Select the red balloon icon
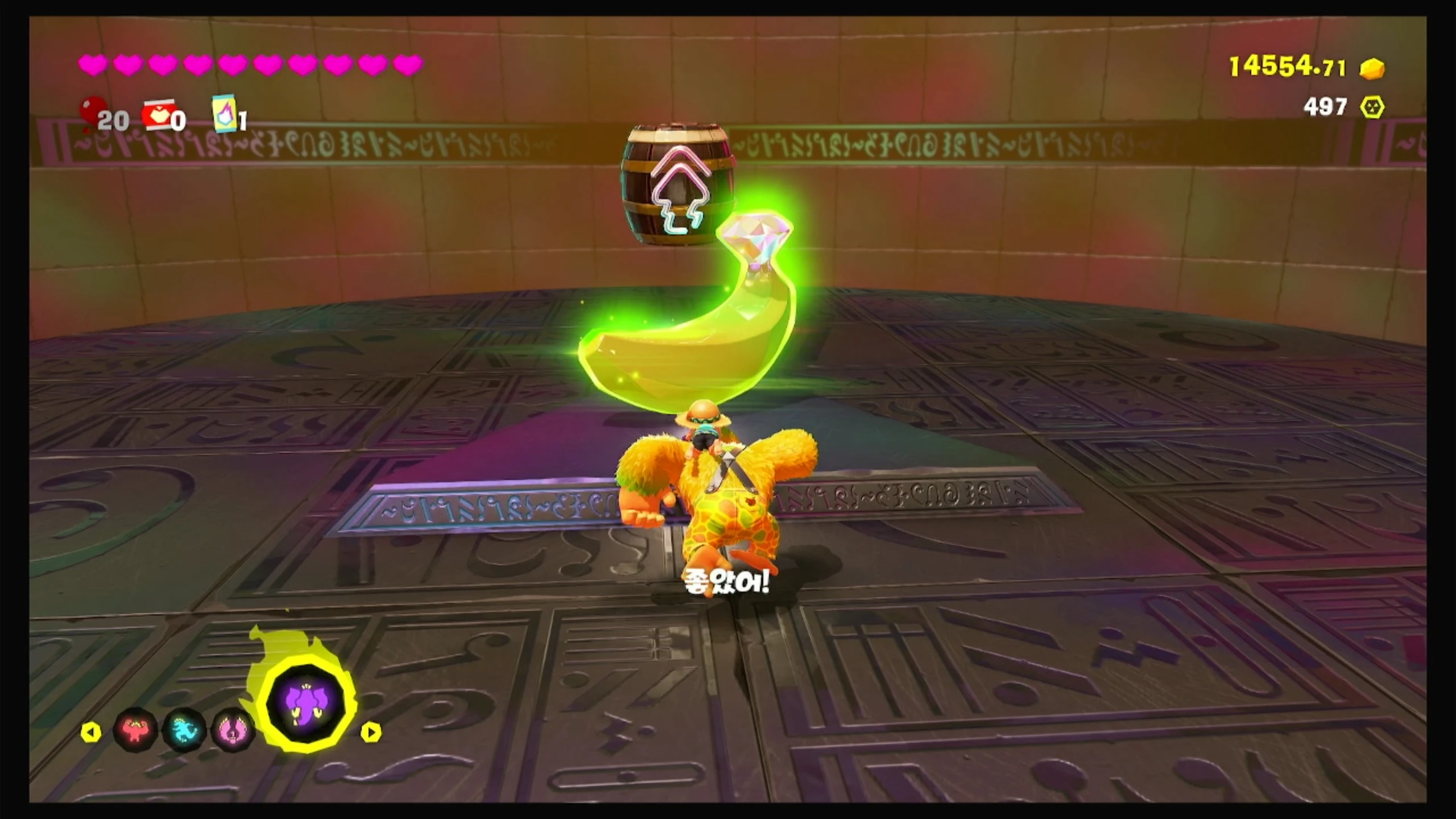This screenshot has width=1456, height=819. 93,111
